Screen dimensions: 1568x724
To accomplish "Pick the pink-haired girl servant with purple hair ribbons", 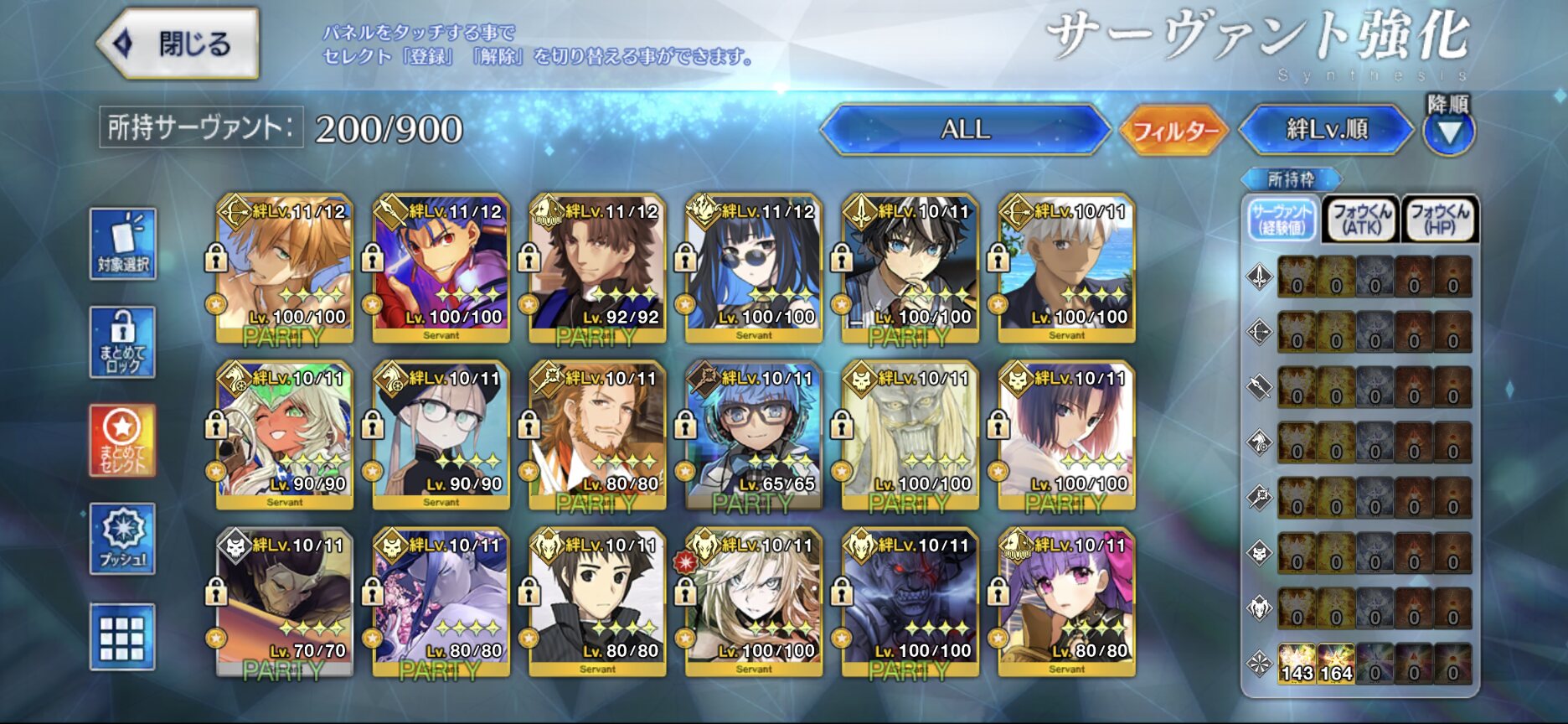I will tap(1066, 602).
